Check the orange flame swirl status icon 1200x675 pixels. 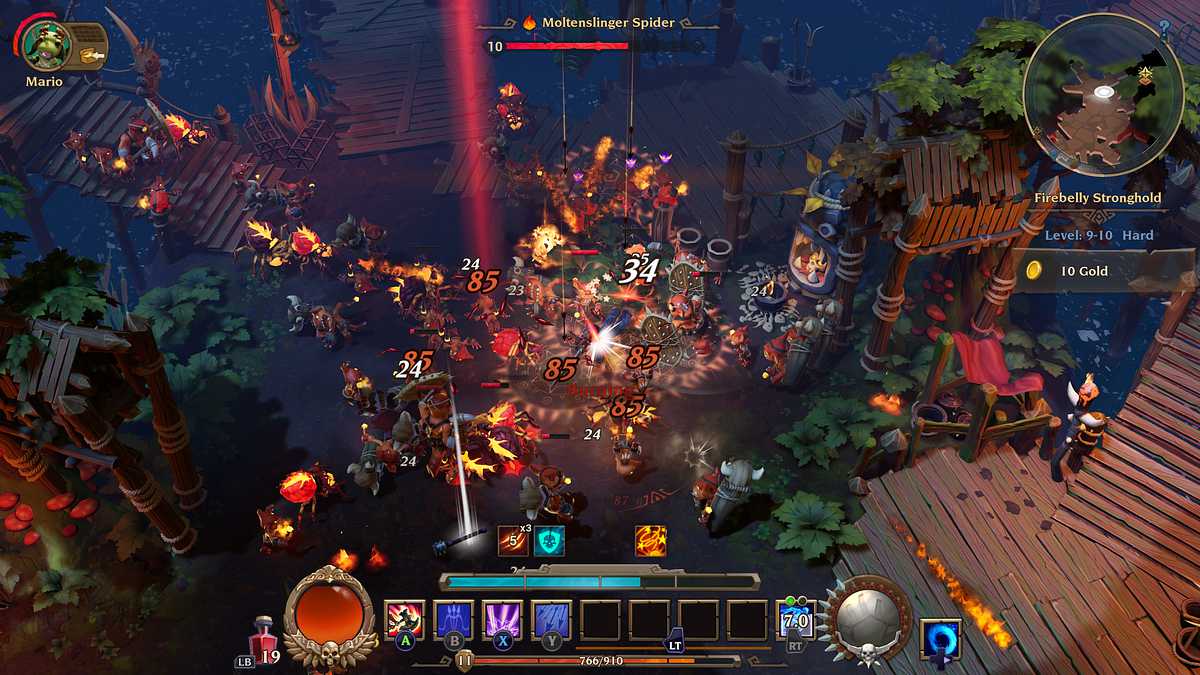(650, 541)
